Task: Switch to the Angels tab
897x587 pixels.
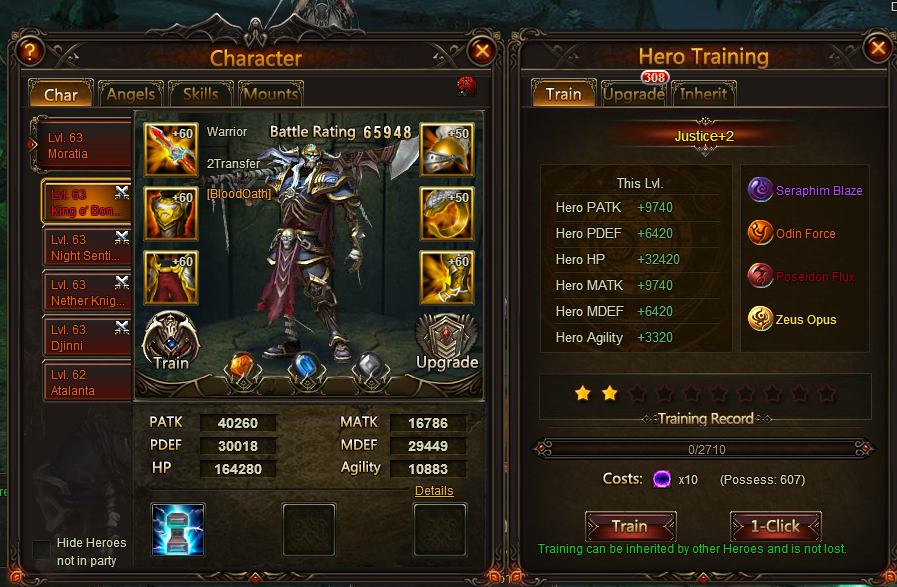Action: [x=130, y=94]
